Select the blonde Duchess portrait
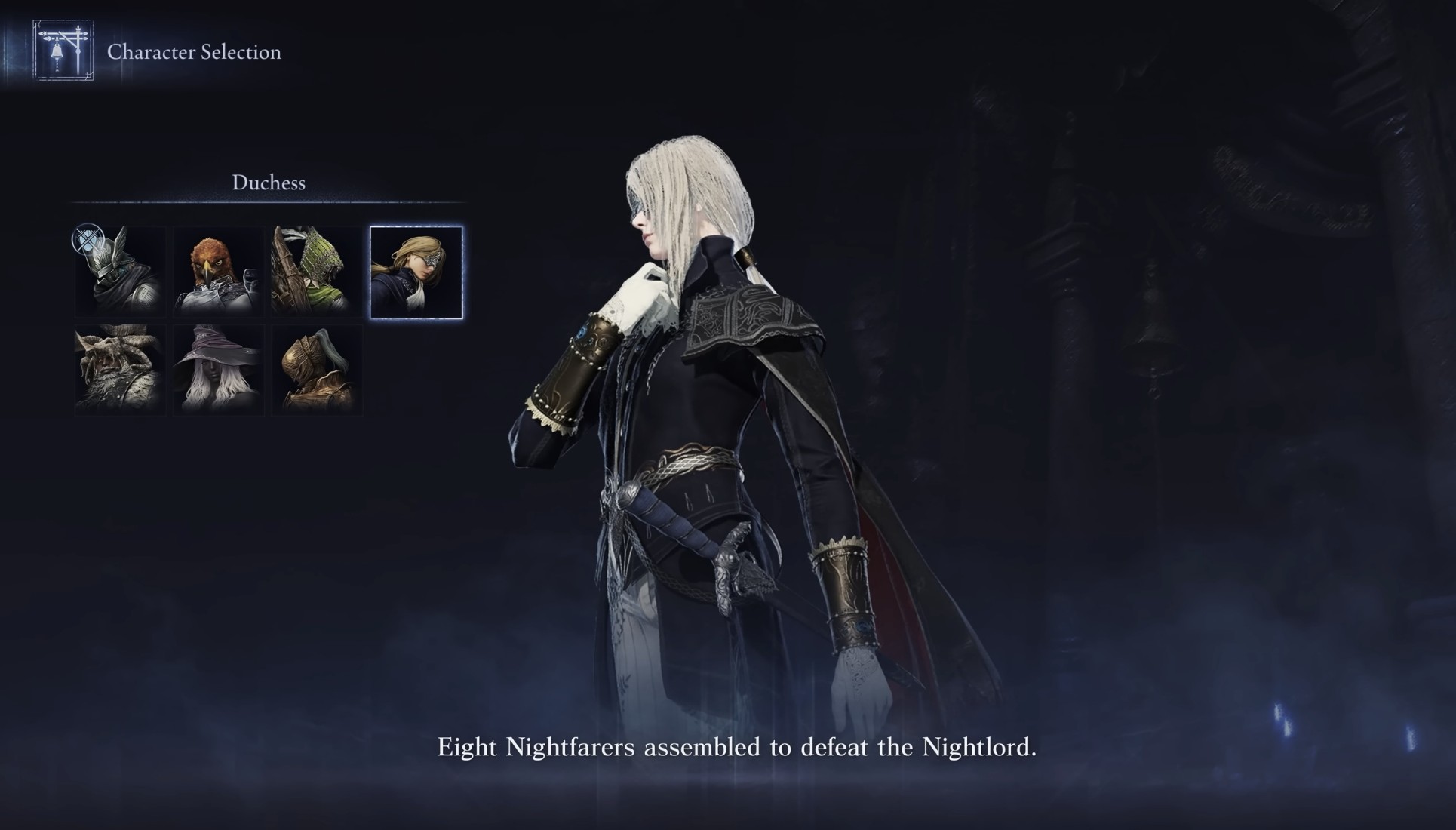This screenshot has height=830, width=1456. (416, 272)
